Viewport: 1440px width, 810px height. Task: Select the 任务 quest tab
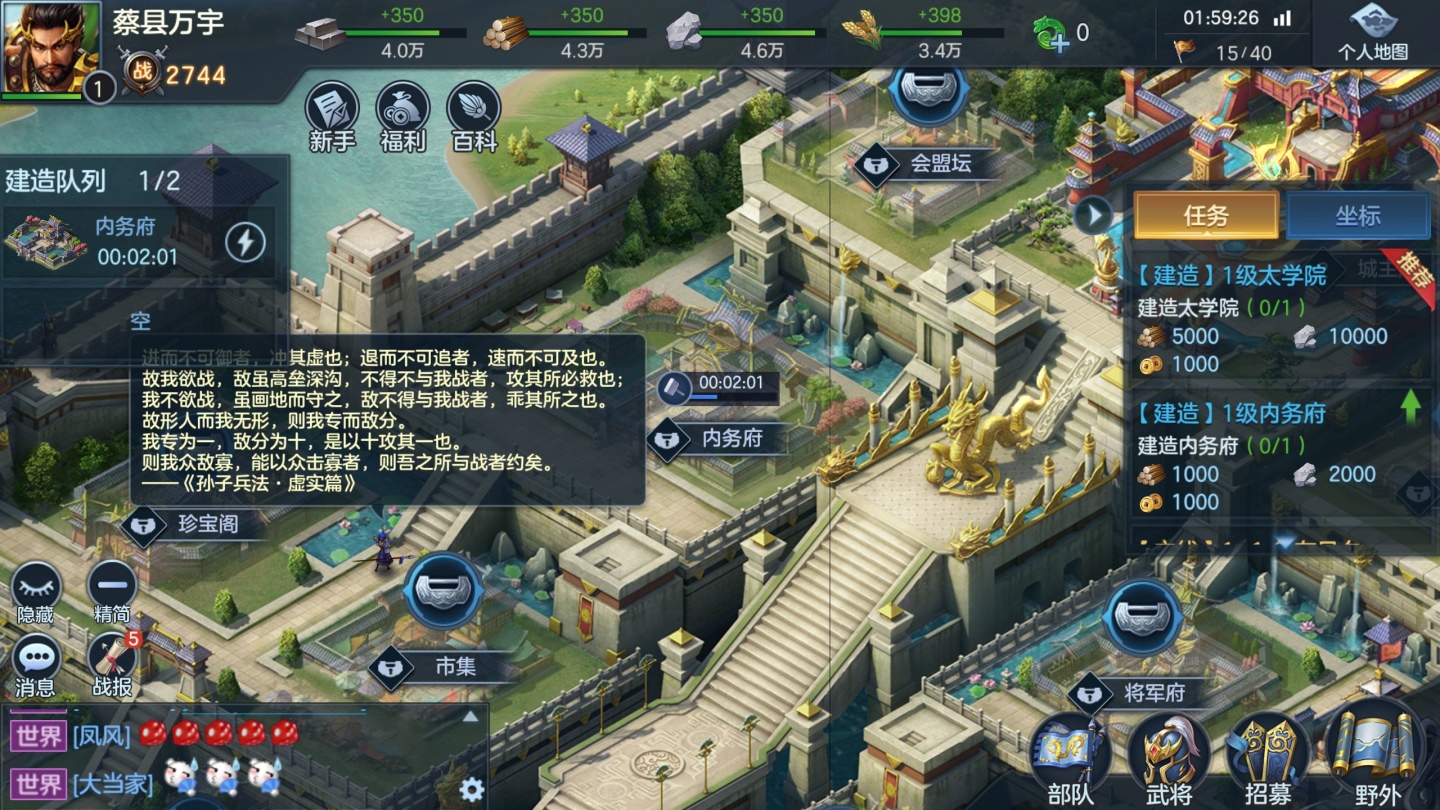[1205, 216]
